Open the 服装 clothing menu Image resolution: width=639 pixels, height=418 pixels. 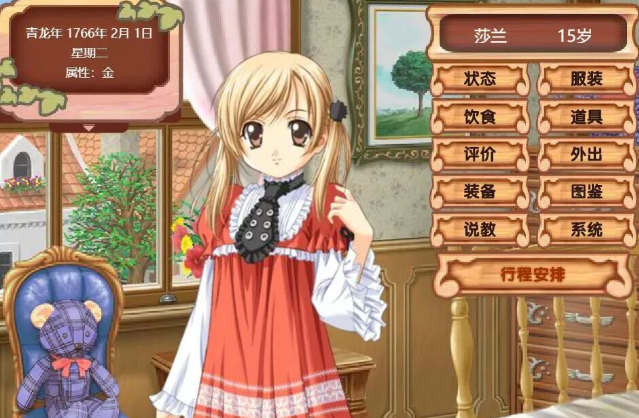coord(587,79)
